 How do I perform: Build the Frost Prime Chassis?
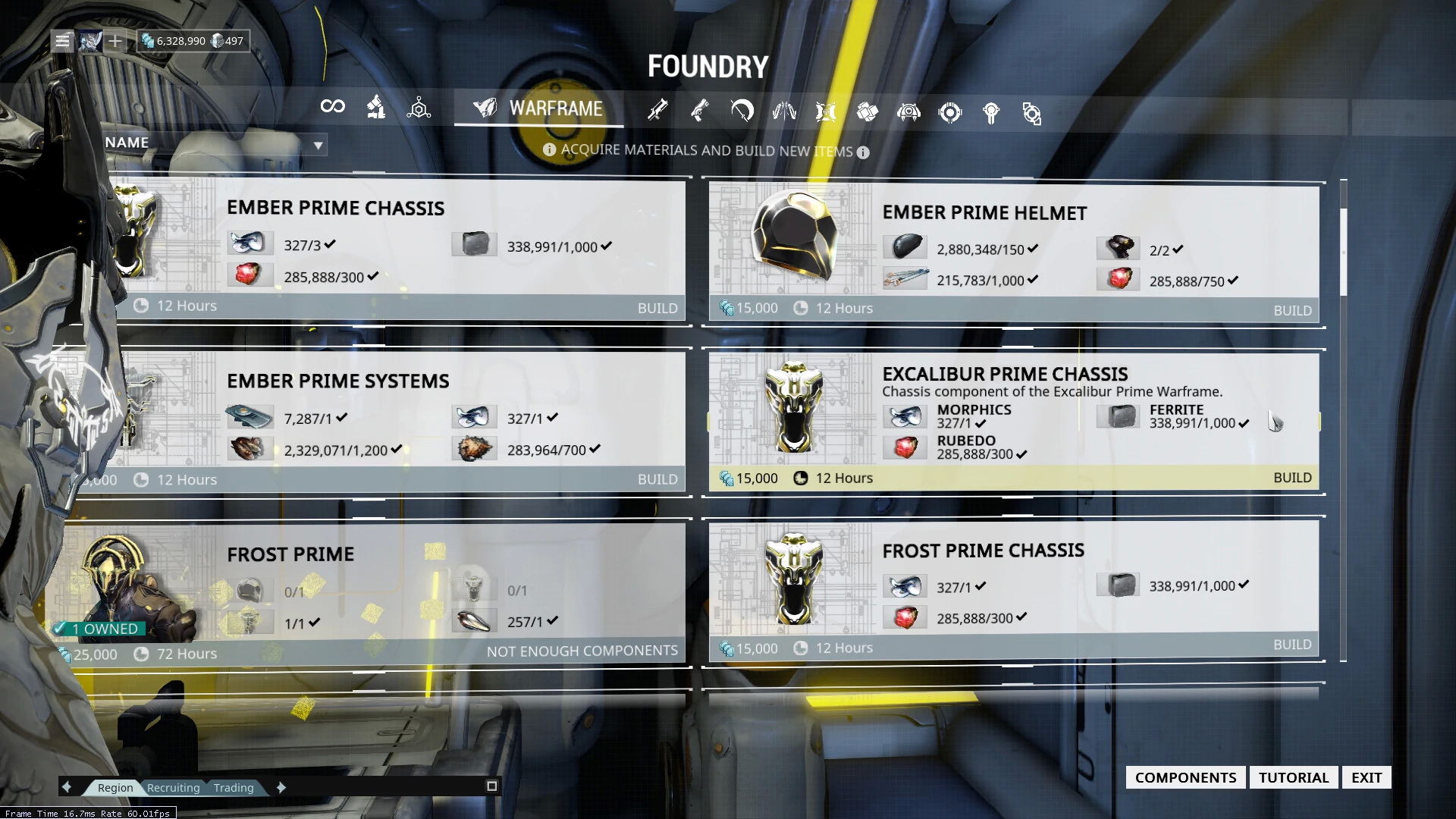click(x=1292, y=645)
